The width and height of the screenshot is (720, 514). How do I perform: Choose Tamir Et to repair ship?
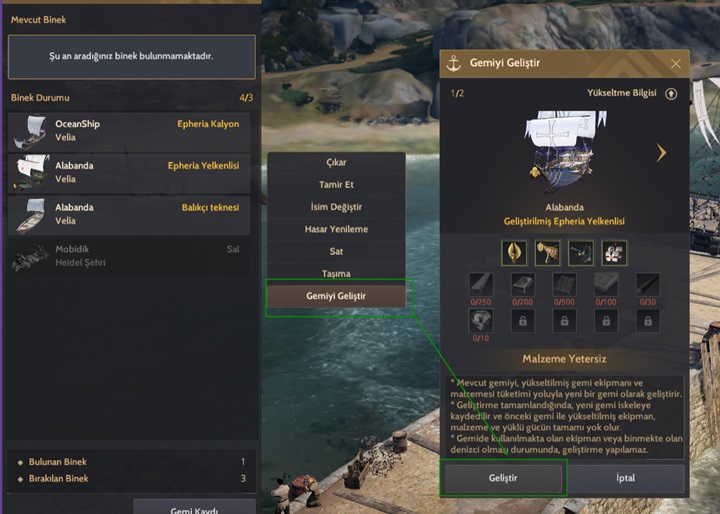point(336,185)
